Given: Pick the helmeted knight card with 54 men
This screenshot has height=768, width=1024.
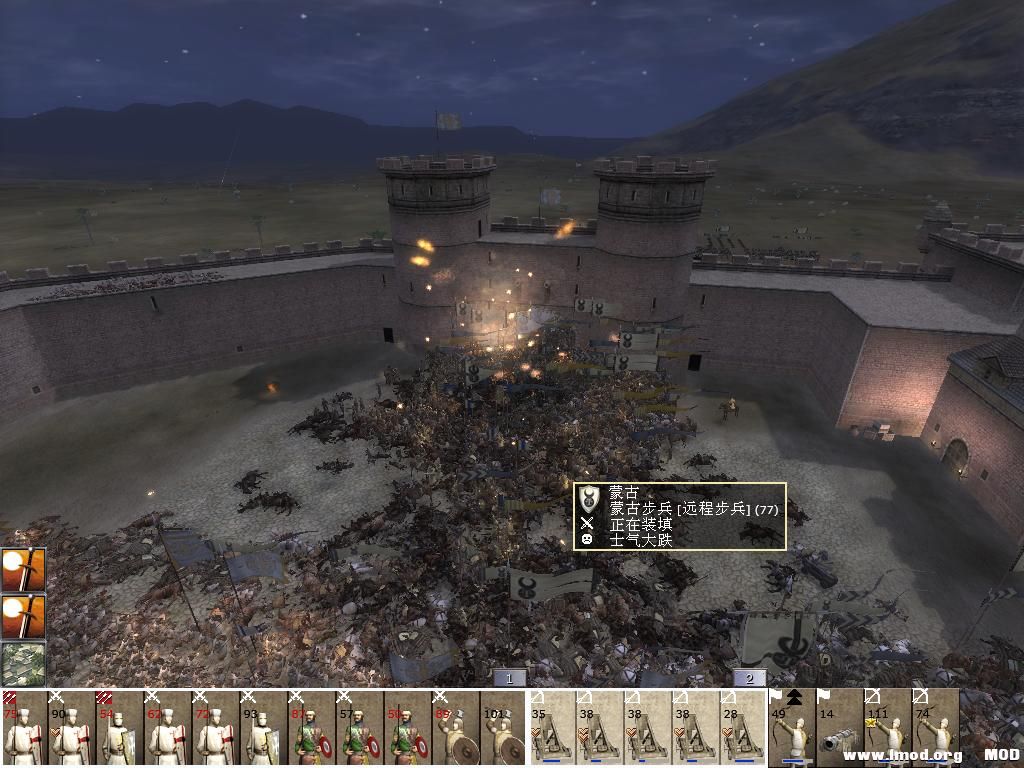Looking at the screenshot, I should pyautogui.click(x=120, y=728).
